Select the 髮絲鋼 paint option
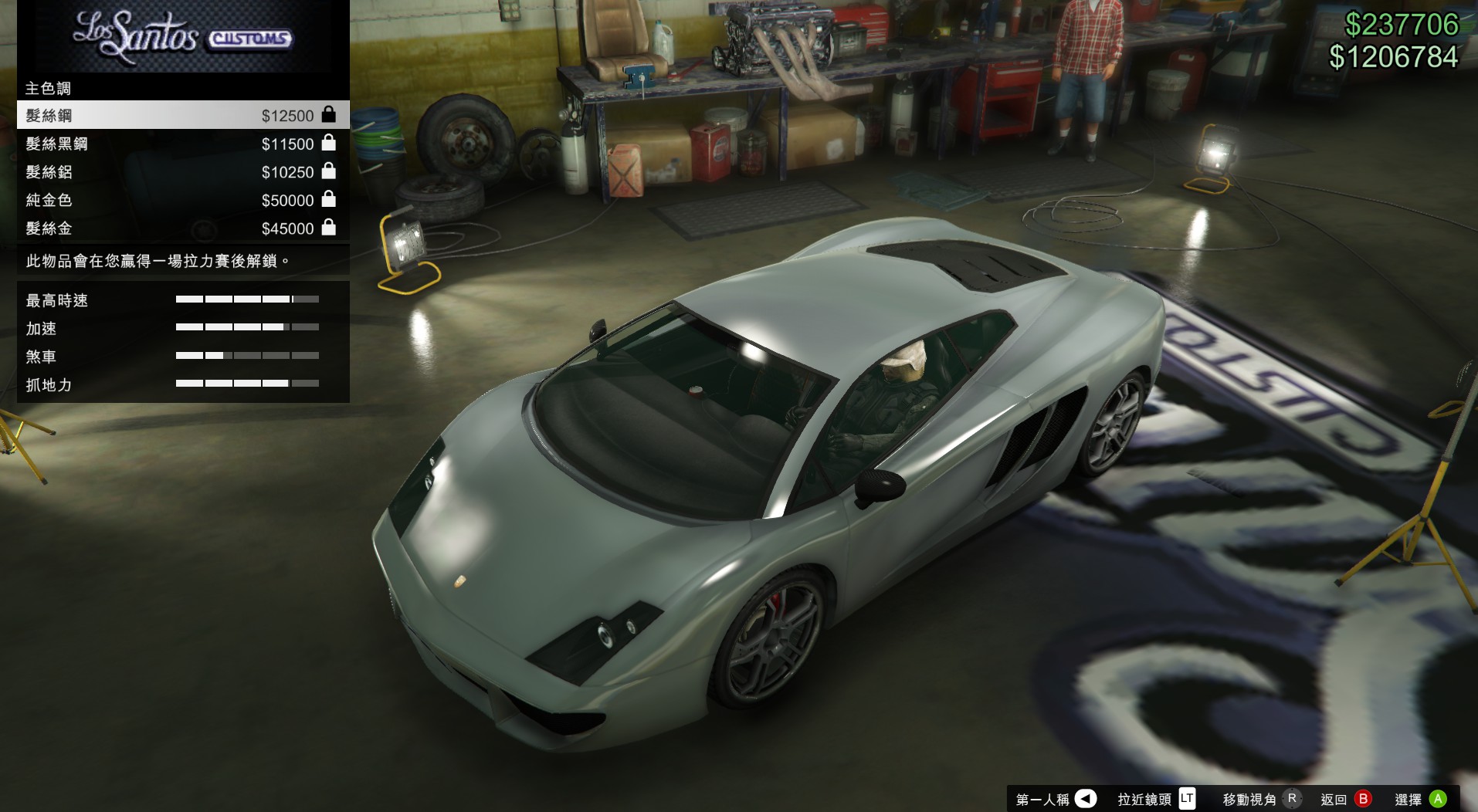 [x=182, y=115]
